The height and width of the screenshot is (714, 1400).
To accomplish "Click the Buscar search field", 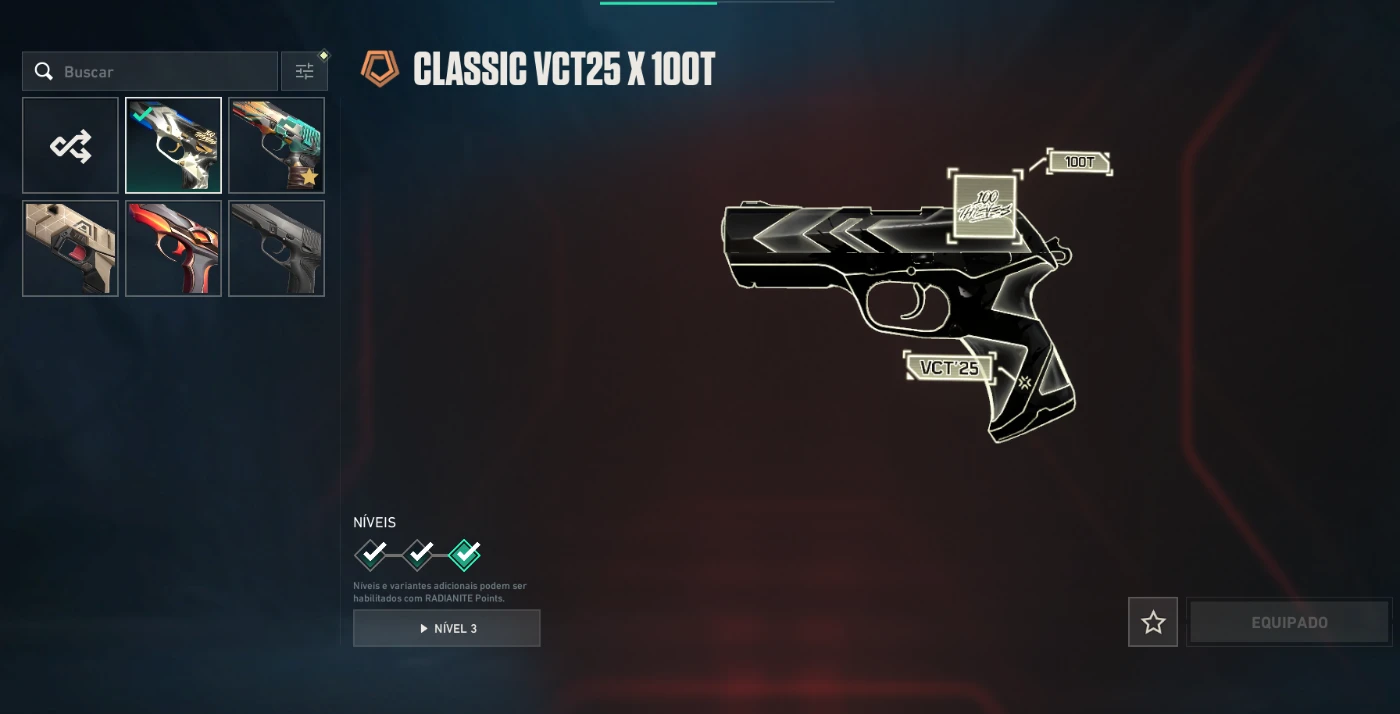I will 160,72.
